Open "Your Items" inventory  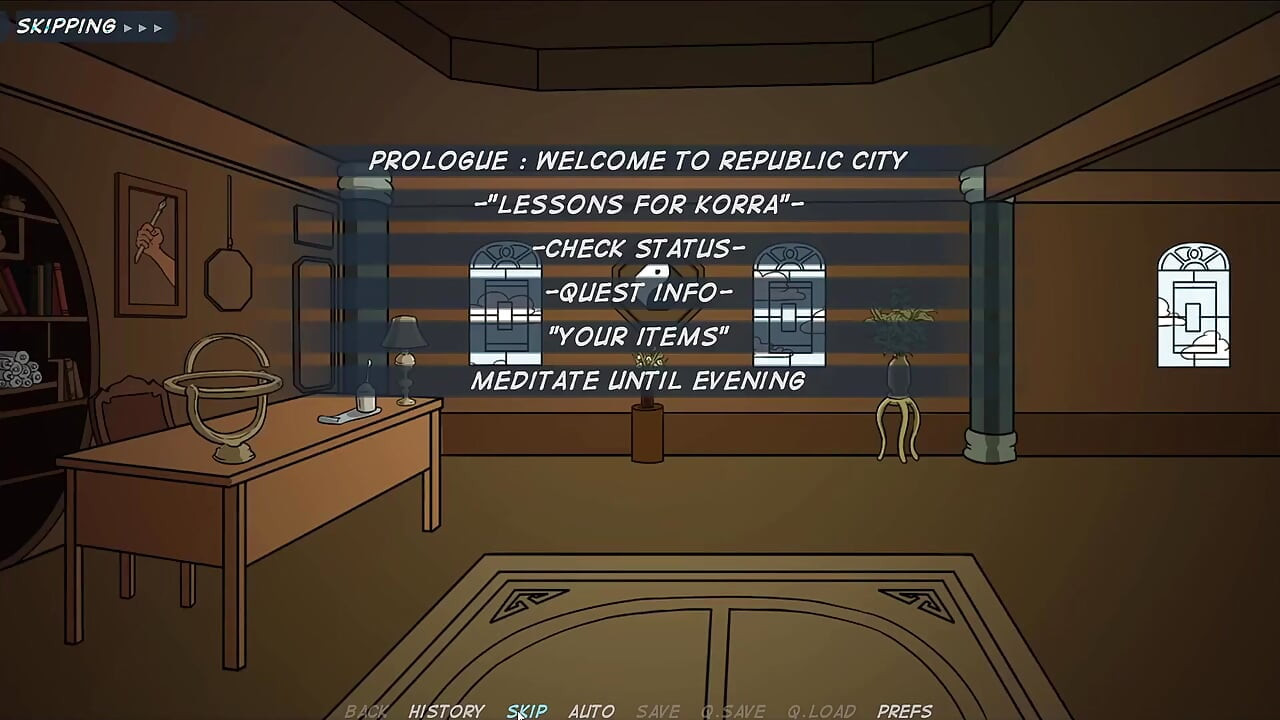click(x=637, y=337)
